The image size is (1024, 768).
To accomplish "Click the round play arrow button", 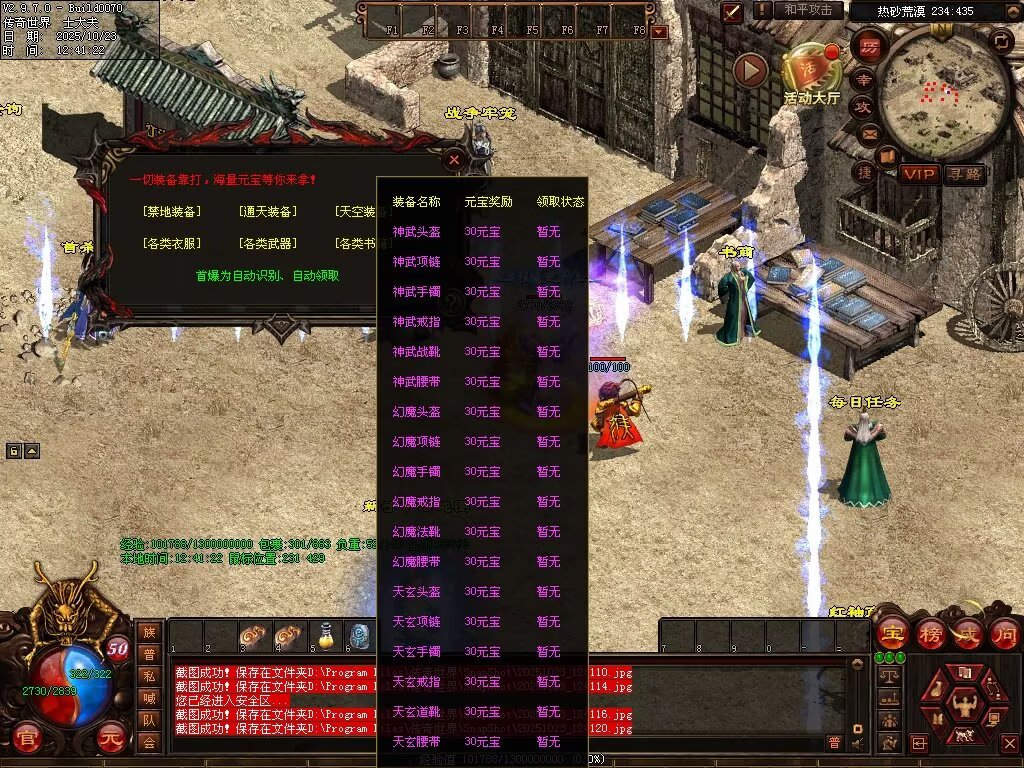I will tap(750, 70).
